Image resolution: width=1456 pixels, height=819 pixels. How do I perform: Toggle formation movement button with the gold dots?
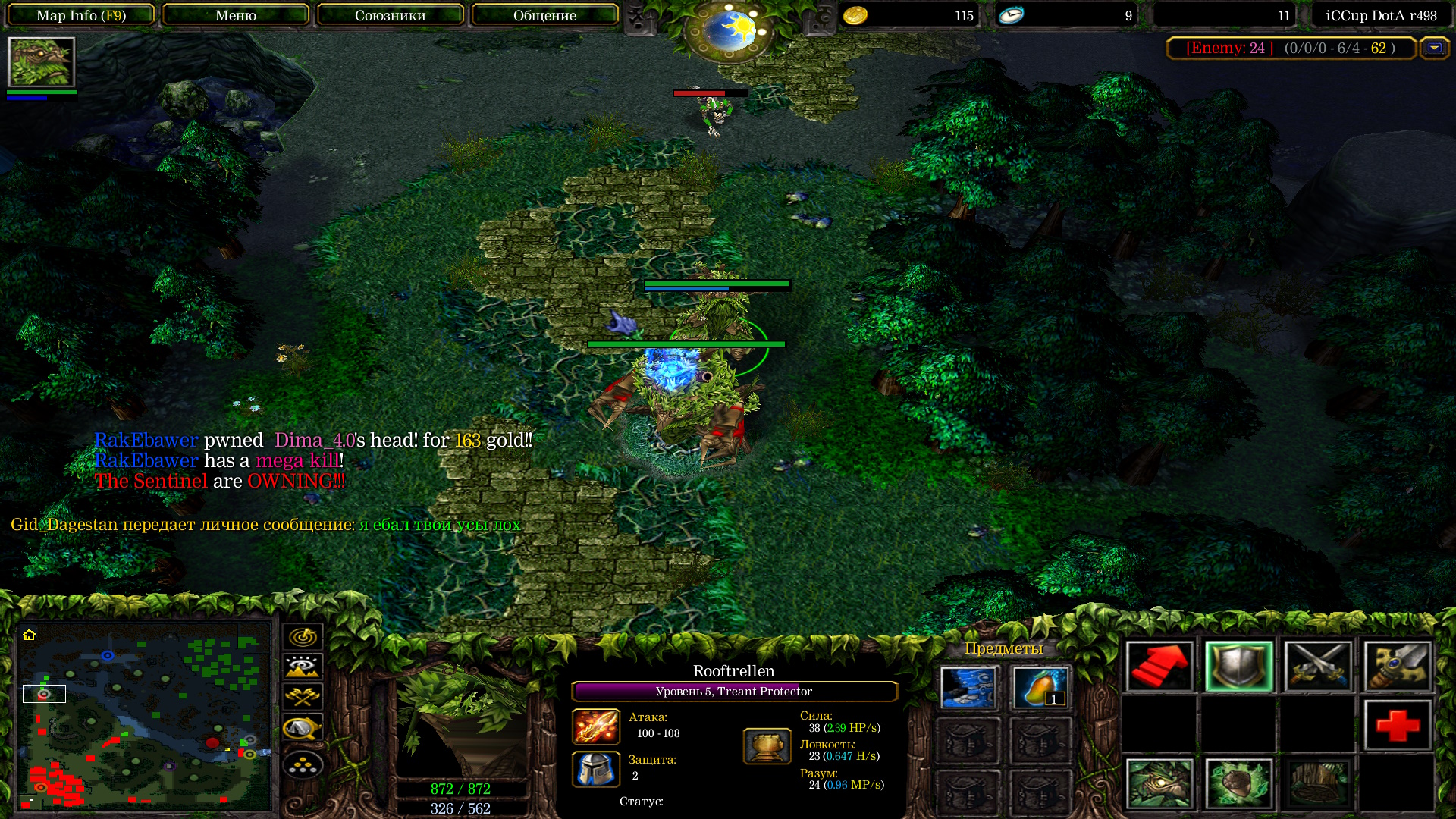click(303, 764)
